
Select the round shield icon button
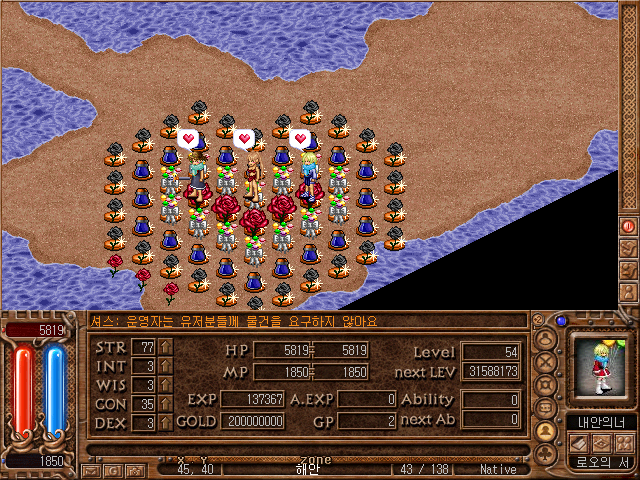[546, 384]
